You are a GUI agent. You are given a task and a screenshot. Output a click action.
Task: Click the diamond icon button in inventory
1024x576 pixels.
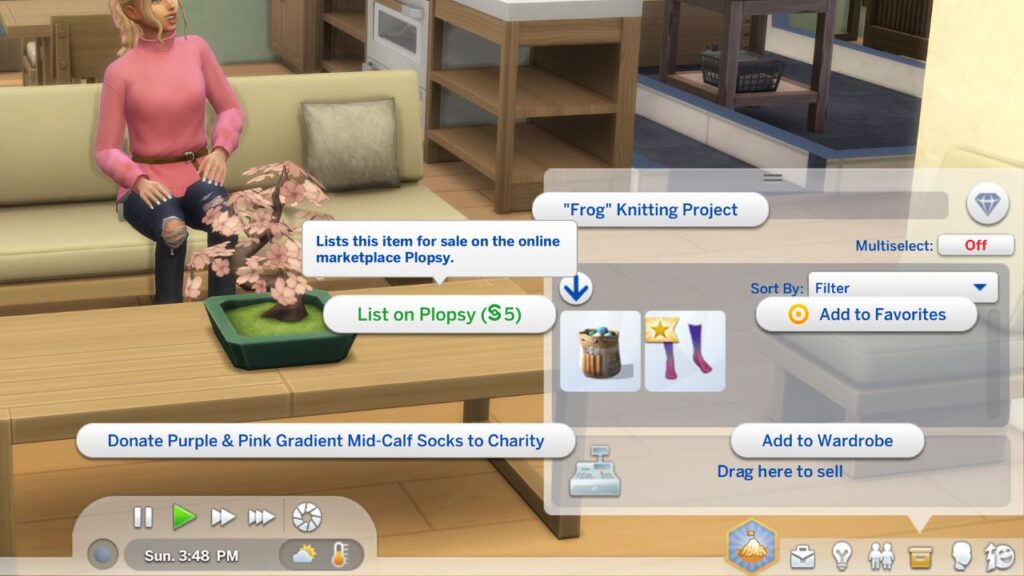pyautogui.click(x=987, y=205)
